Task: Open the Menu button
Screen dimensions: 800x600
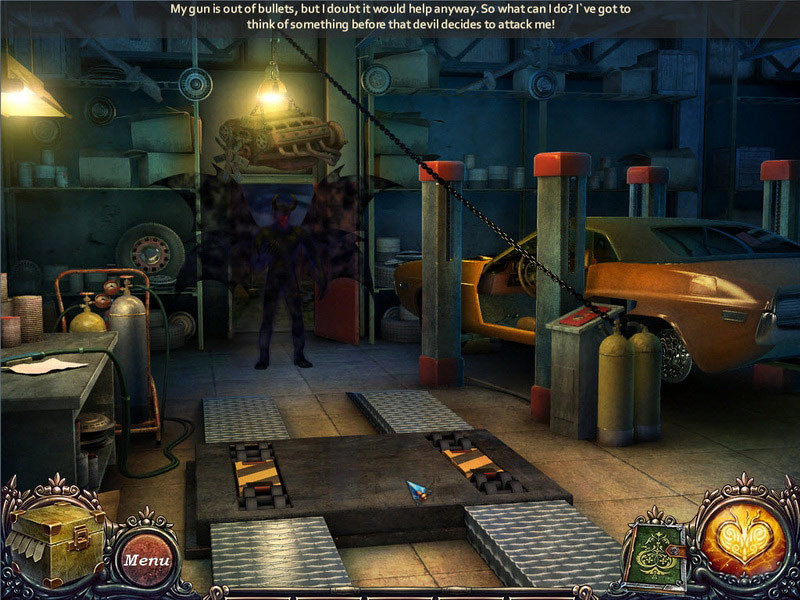Action: tap(145, 559)
